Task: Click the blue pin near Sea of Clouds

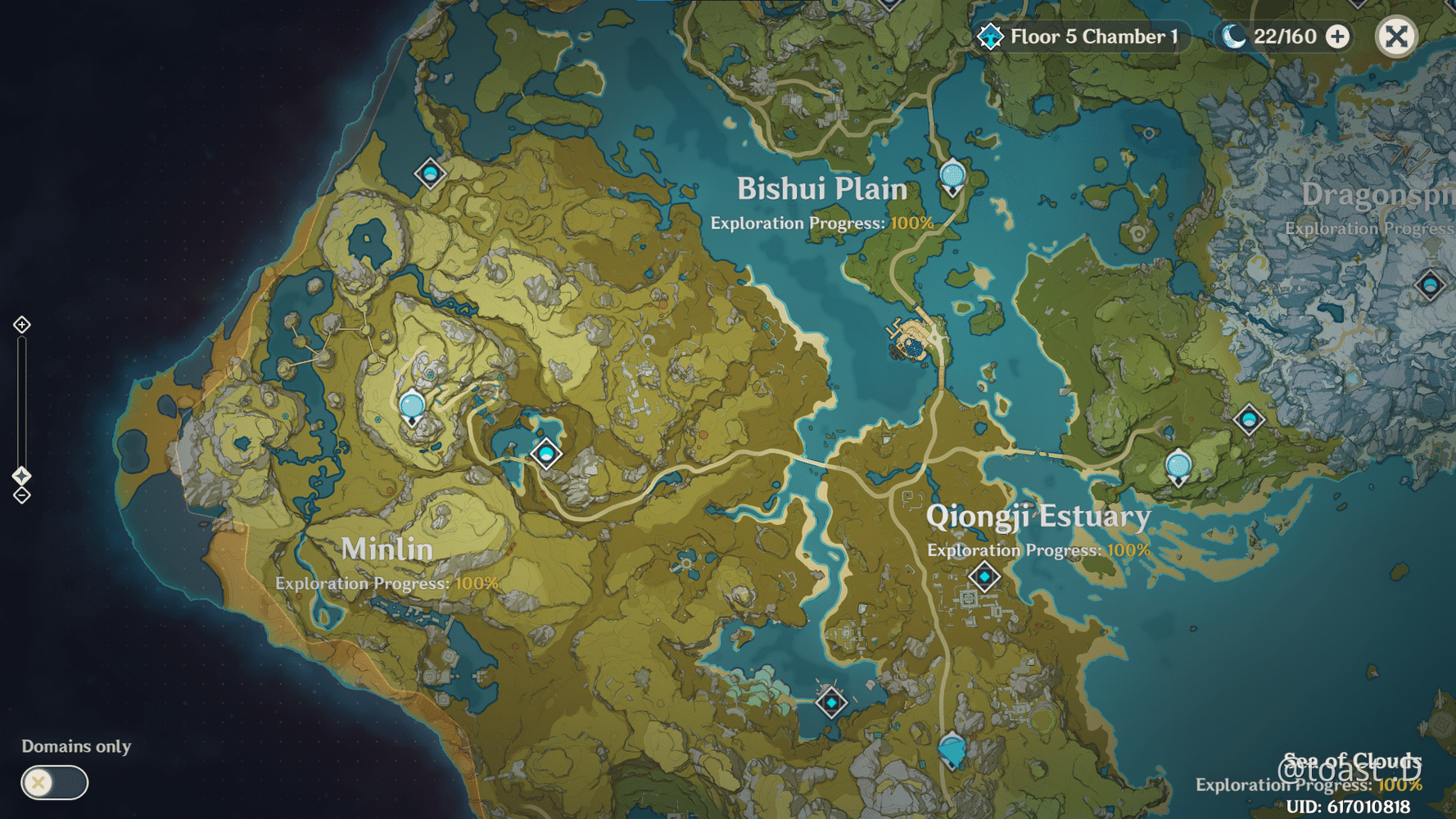Action: point(952,748)
